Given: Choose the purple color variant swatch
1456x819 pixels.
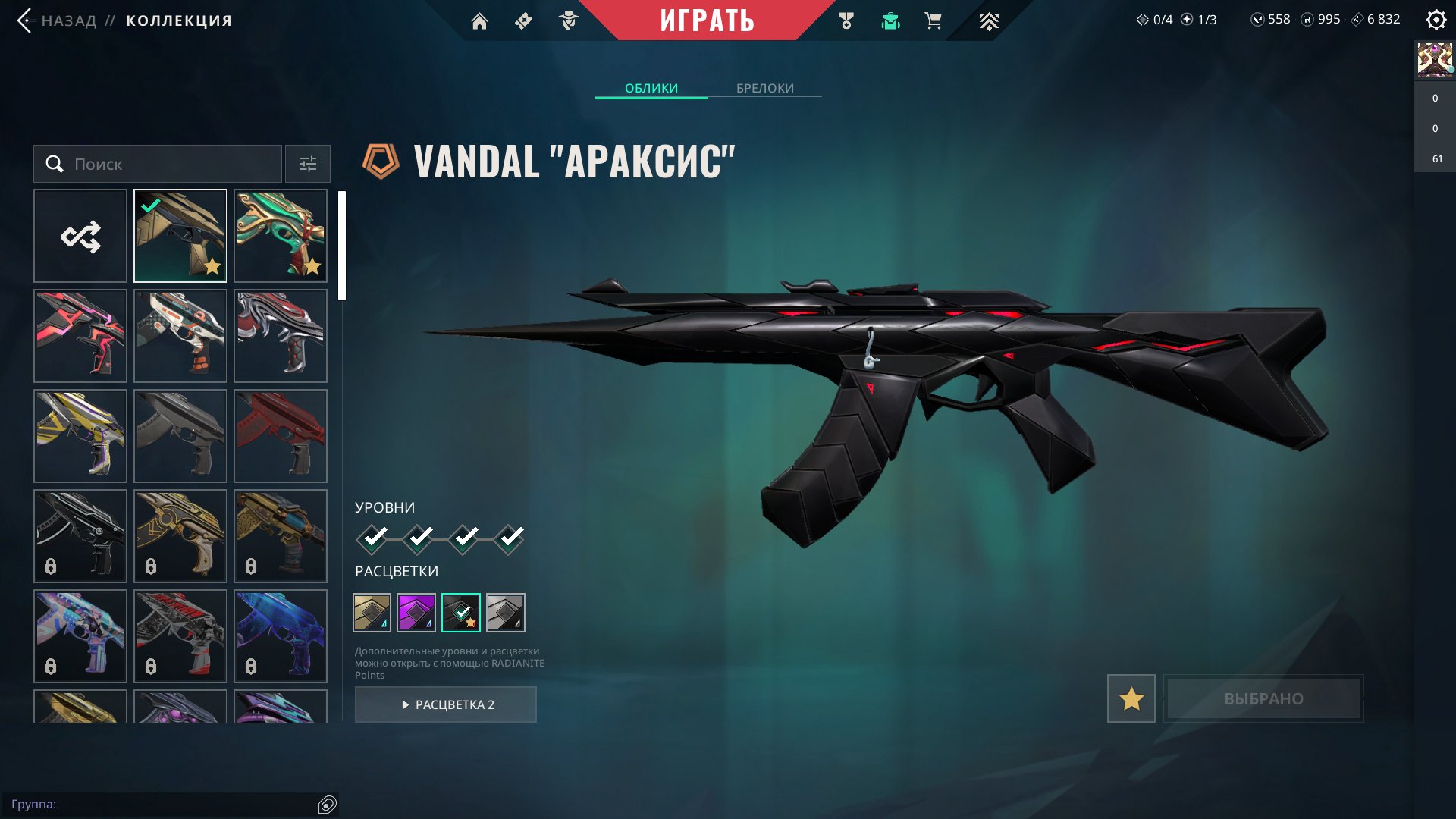Looking at the screenshot, I should point(416,613).
